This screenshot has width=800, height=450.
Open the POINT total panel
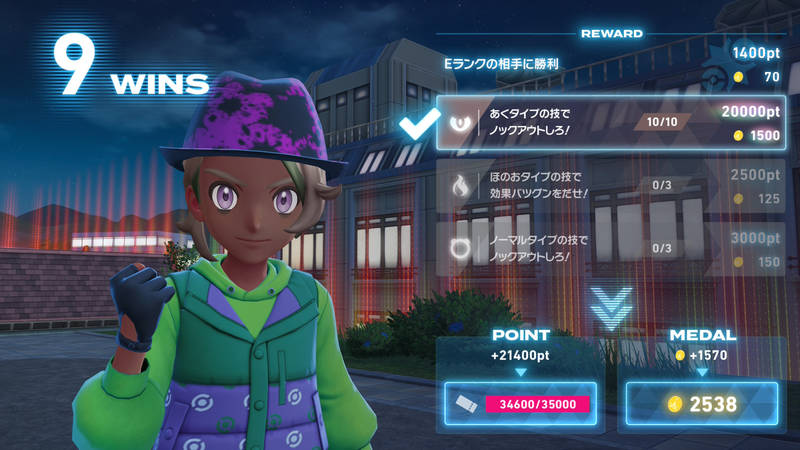coord(521,404)
